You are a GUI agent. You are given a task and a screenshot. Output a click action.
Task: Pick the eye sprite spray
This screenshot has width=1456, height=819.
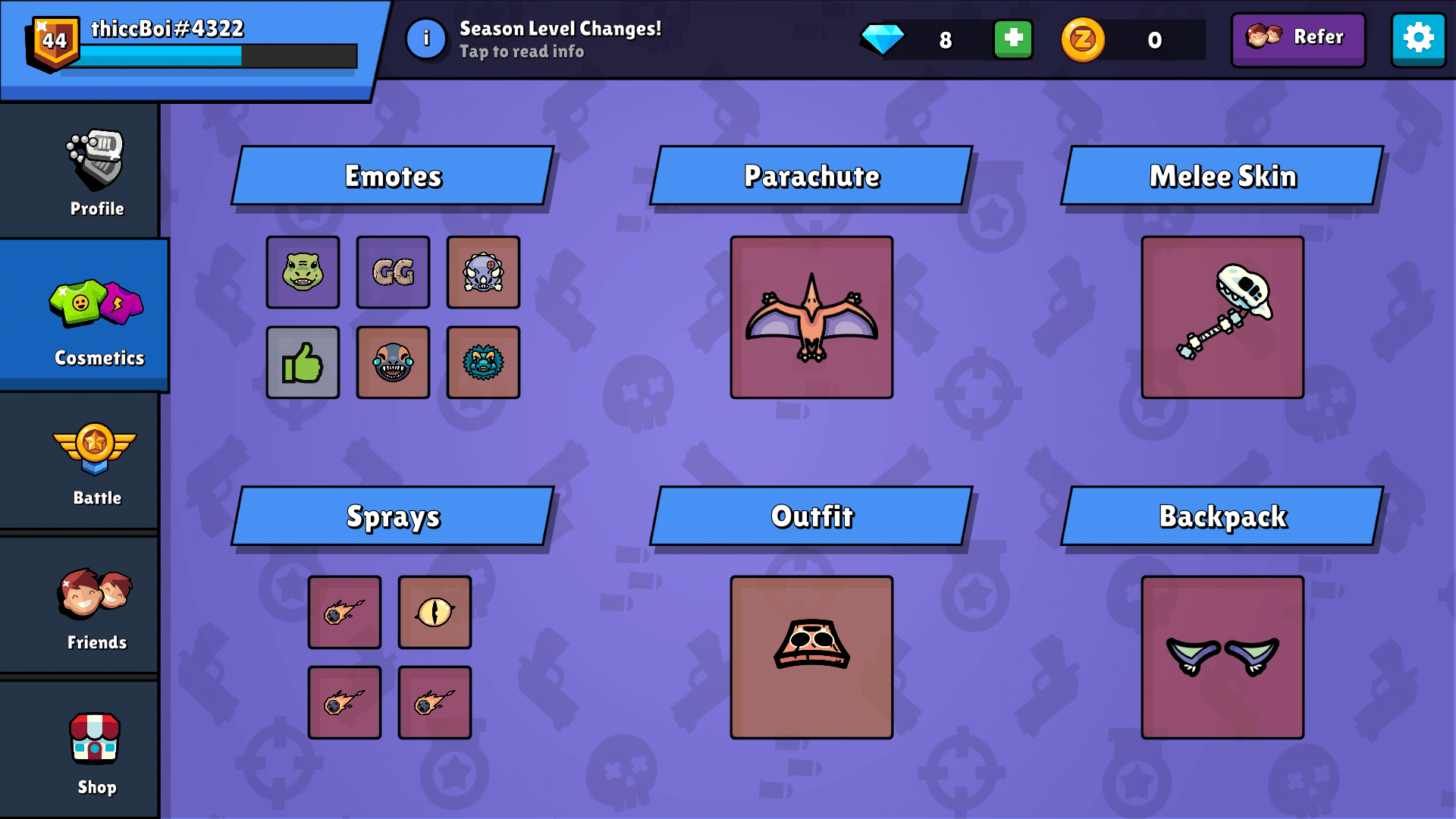click(435, 613)
